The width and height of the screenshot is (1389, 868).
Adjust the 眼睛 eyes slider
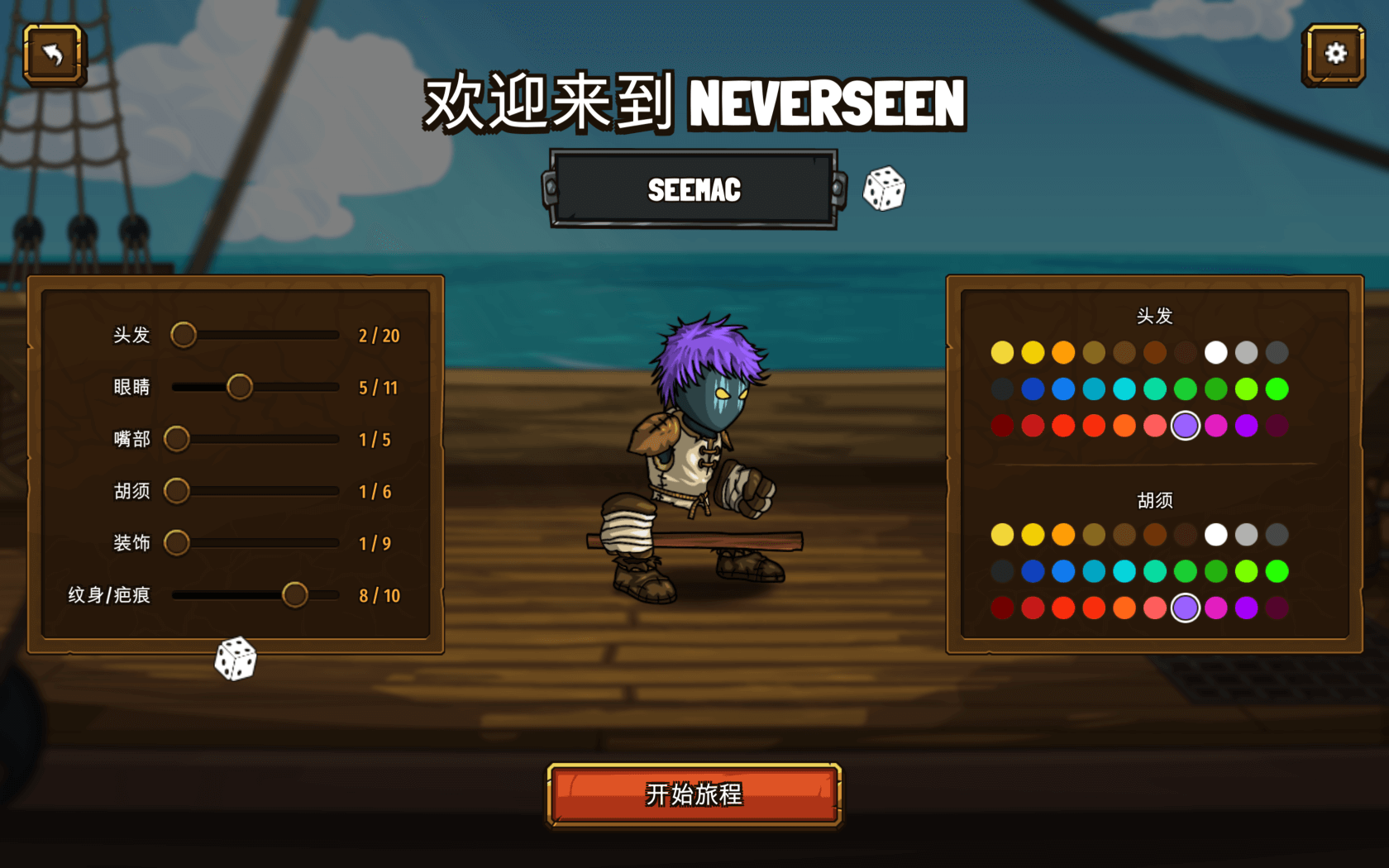[240, 387]
